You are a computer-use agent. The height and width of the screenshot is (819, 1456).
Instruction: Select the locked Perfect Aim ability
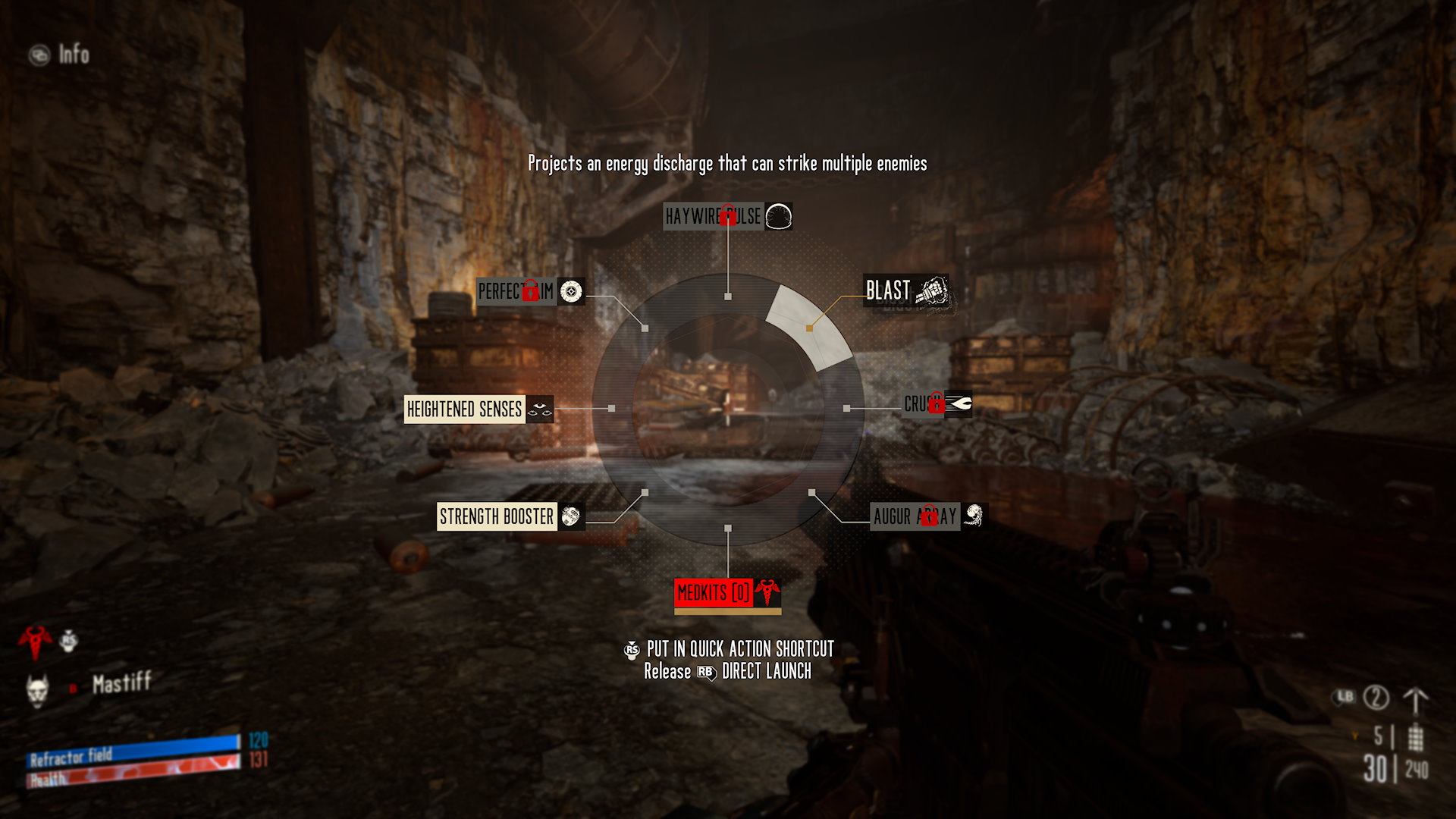pyautogui.click(x=529, y=291)
